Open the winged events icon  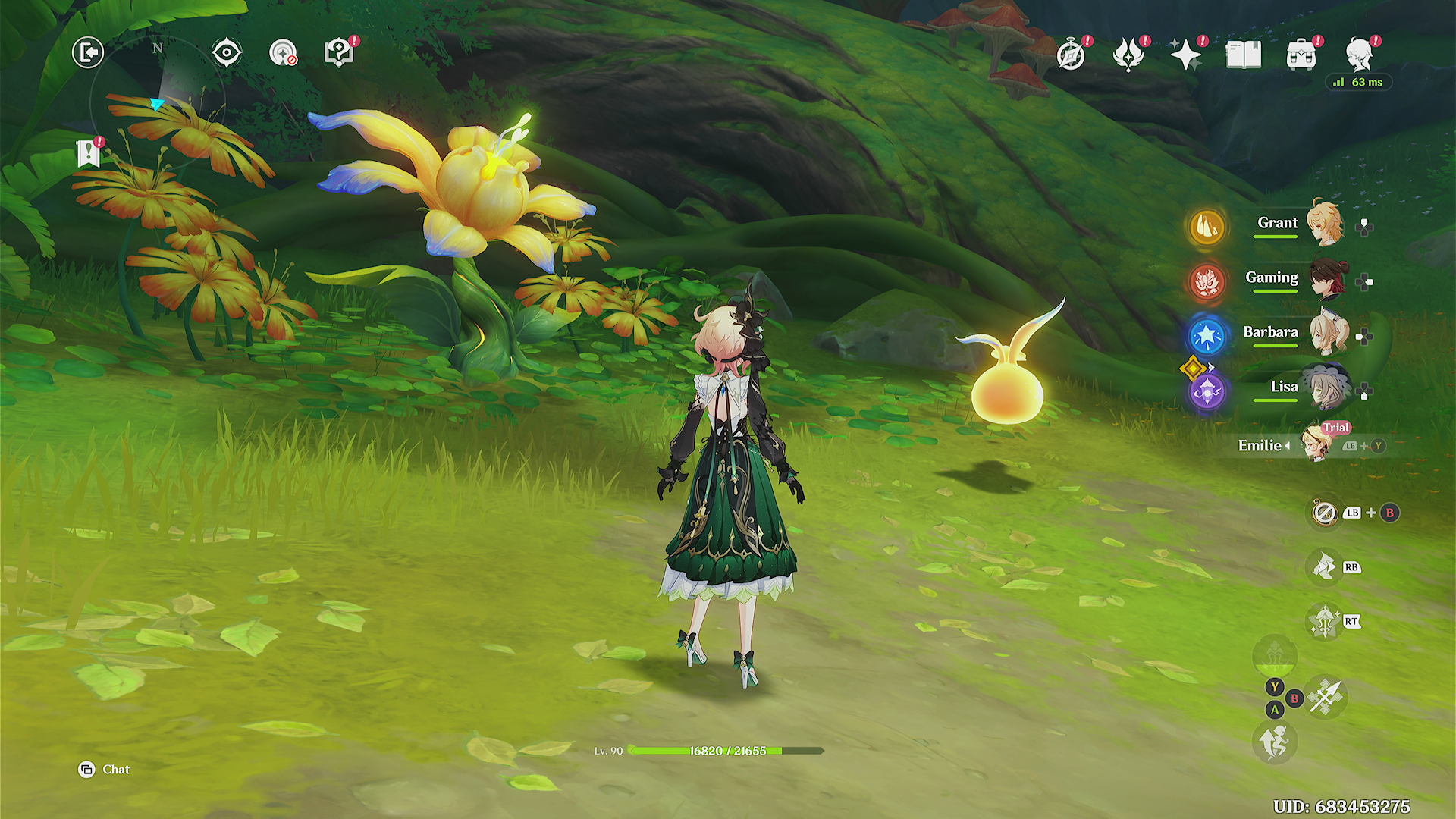(x=1128, y=55)
